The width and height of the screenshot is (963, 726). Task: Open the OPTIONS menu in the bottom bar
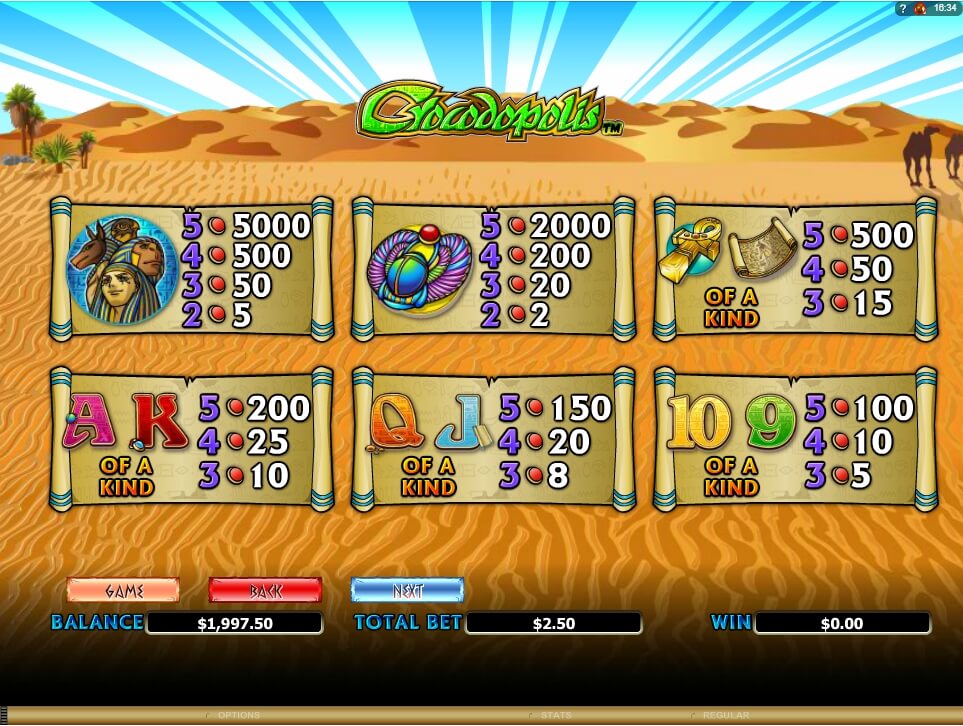click(x=239, y=715)
